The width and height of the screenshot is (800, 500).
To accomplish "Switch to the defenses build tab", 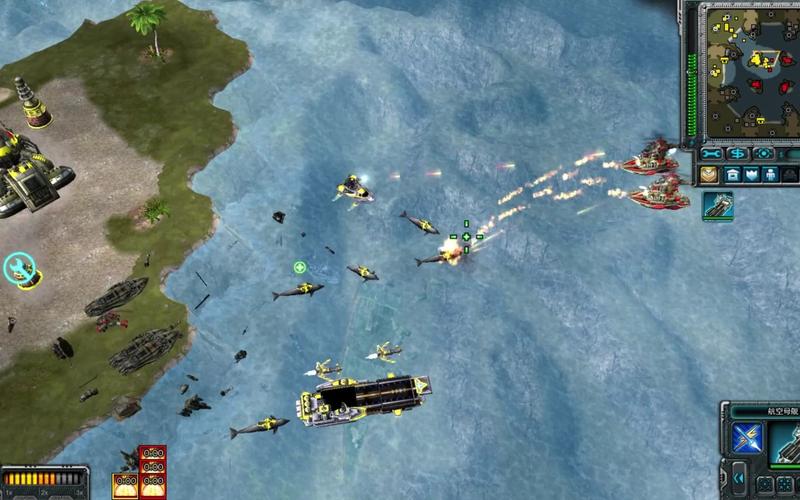I will [x=751, y=174].
